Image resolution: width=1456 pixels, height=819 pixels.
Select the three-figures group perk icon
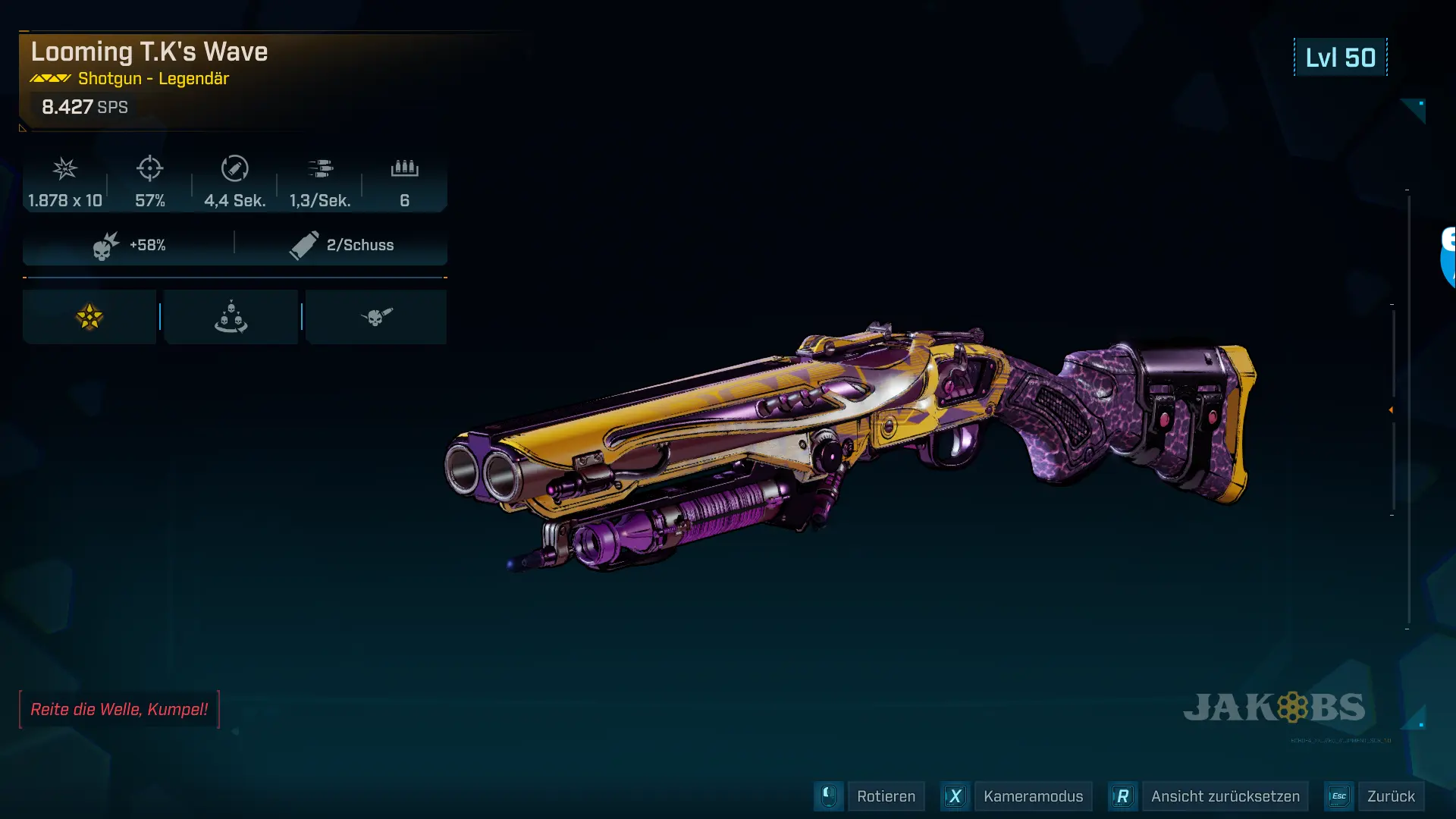pyautogui.click(x=231, y=317)
